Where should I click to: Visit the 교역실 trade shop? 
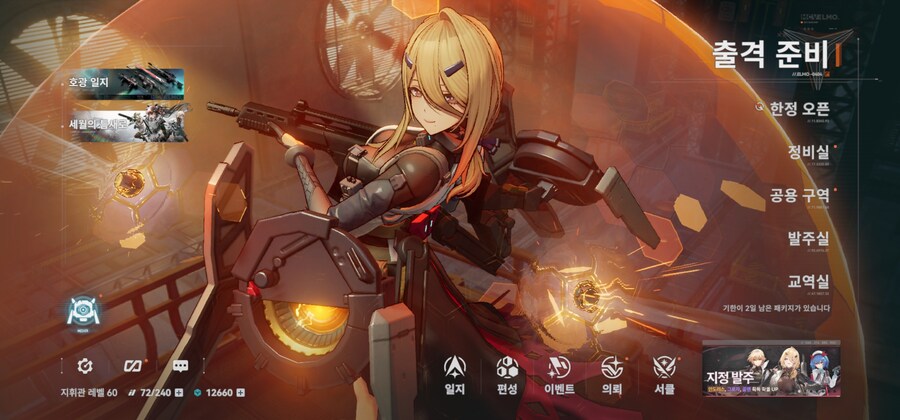coord(808,281)
